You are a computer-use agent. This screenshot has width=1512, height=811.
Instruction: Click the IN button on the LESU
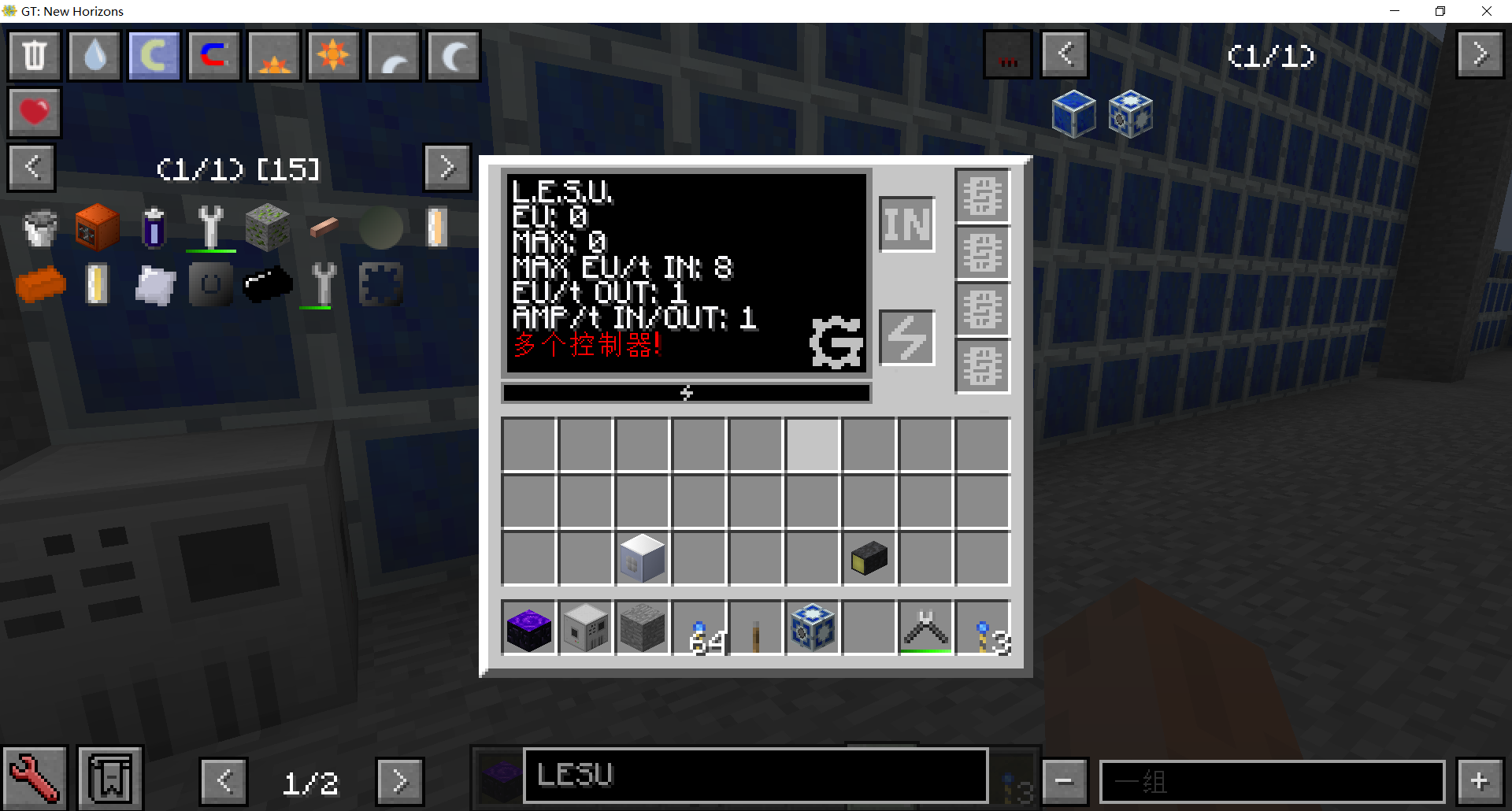906,224
